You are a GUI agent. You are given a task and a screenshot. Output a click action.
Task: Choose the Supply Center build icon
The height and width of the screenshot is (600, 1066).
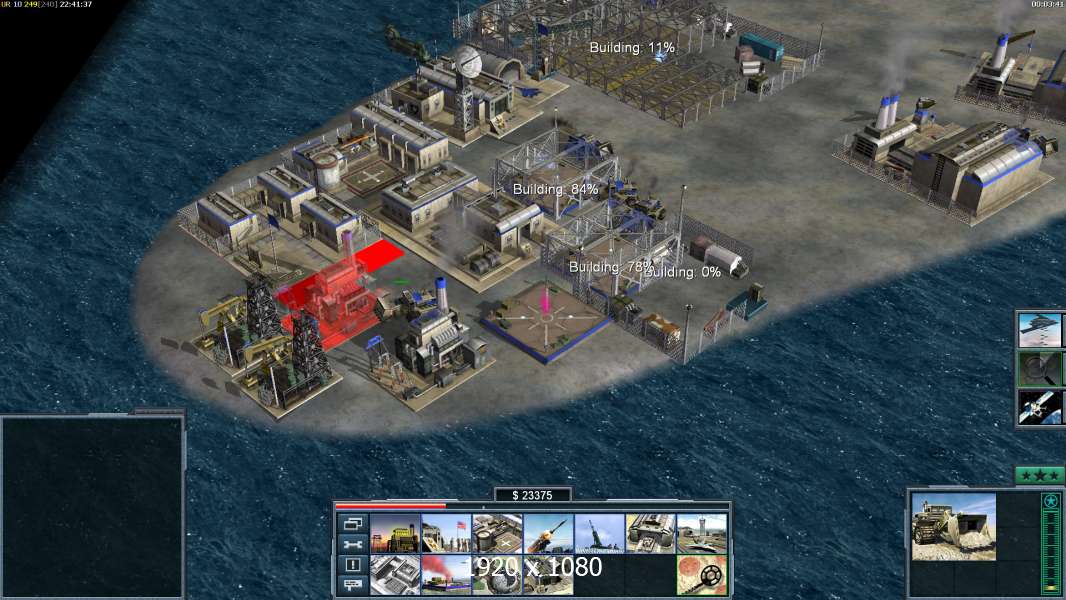[x=497, y=534]
